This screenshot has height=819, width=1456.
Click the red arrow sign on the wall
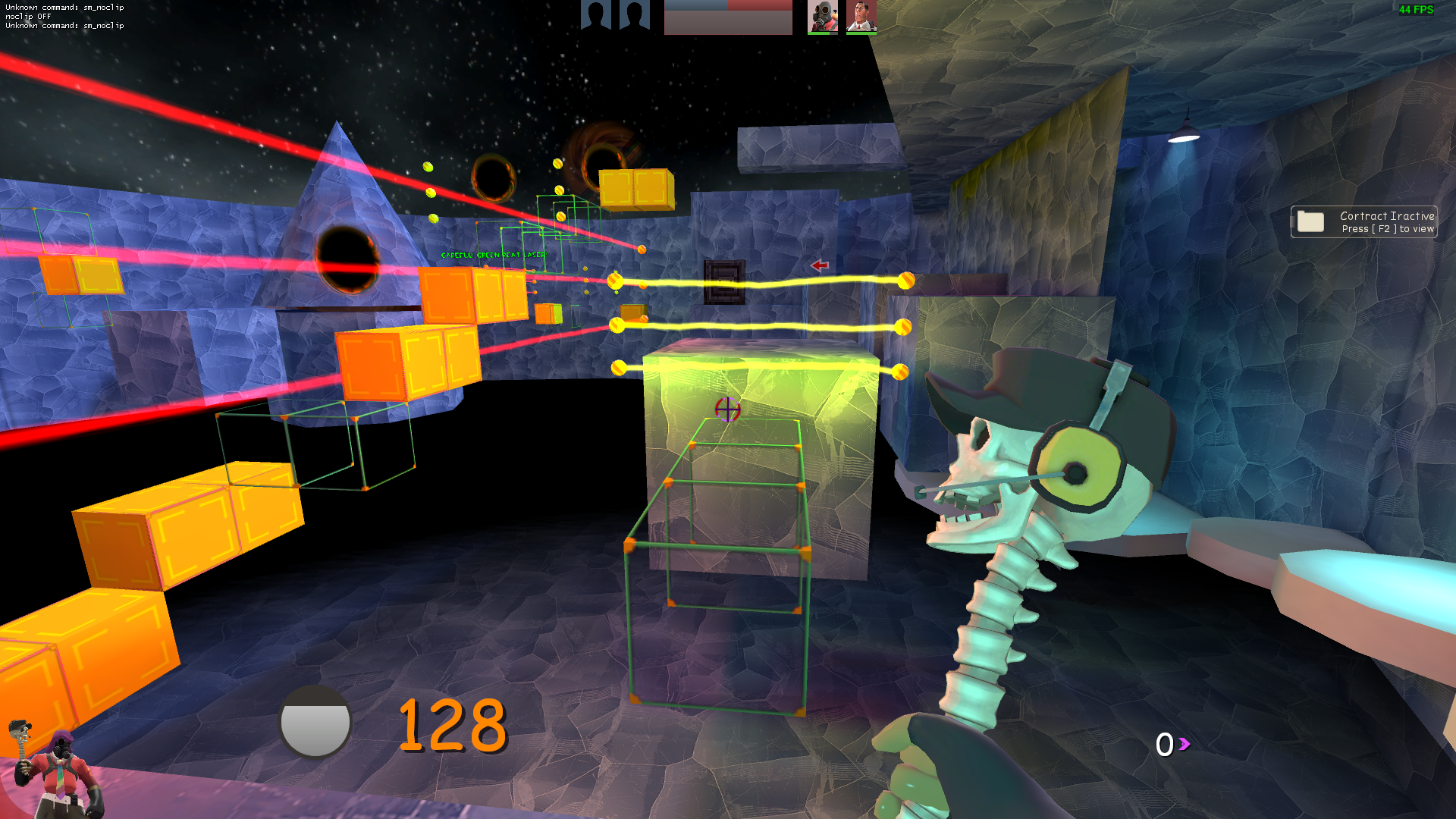[x=821, y=265]
